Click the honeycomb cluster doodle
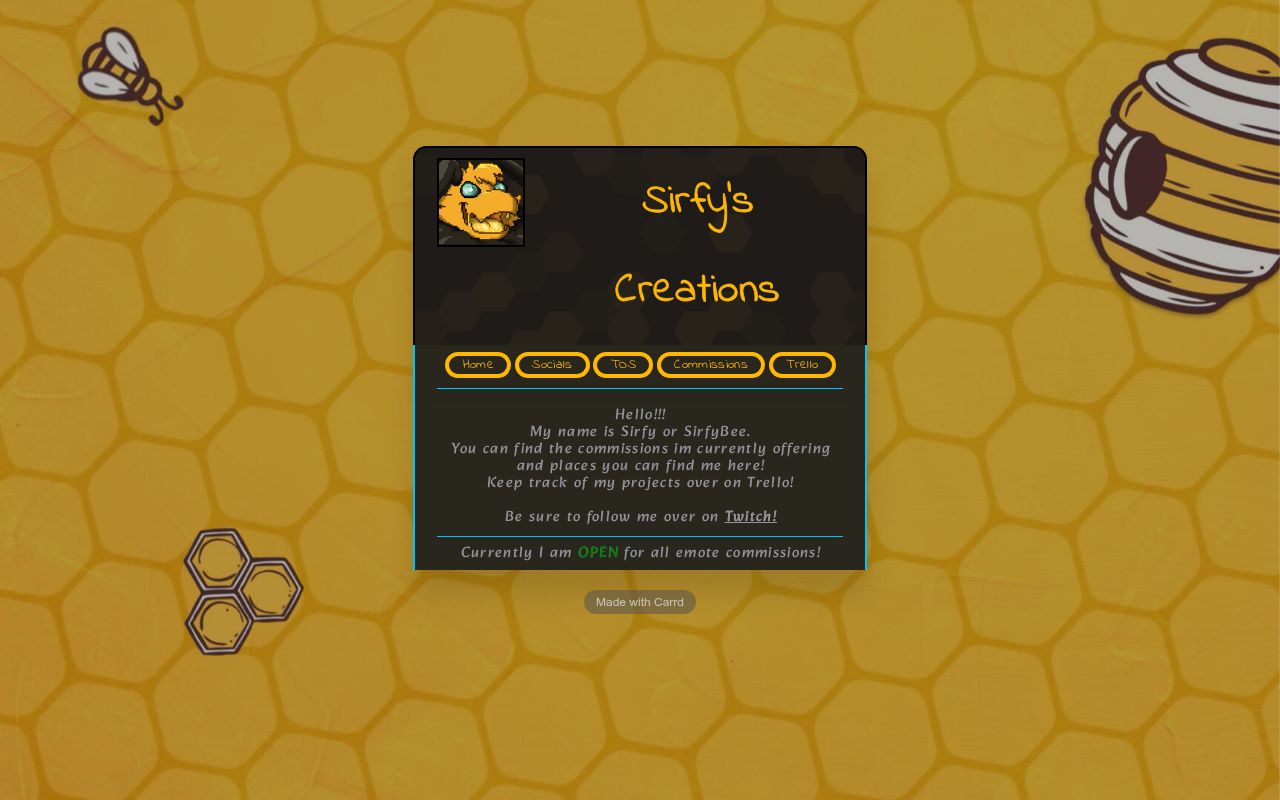This screenshot has height=800, width=1280. point(243,590)
